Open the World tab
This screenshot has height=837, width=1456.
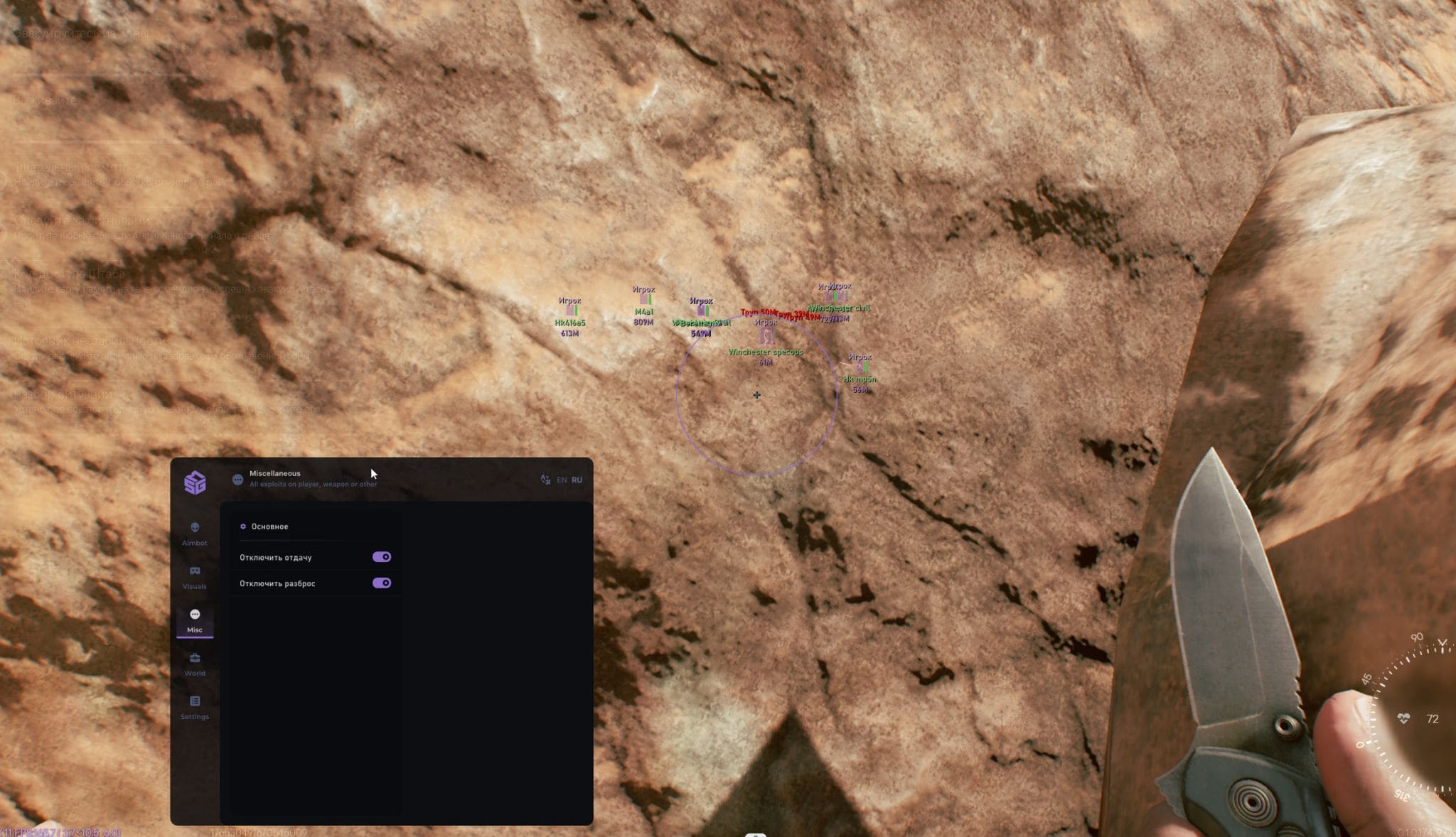194,664
